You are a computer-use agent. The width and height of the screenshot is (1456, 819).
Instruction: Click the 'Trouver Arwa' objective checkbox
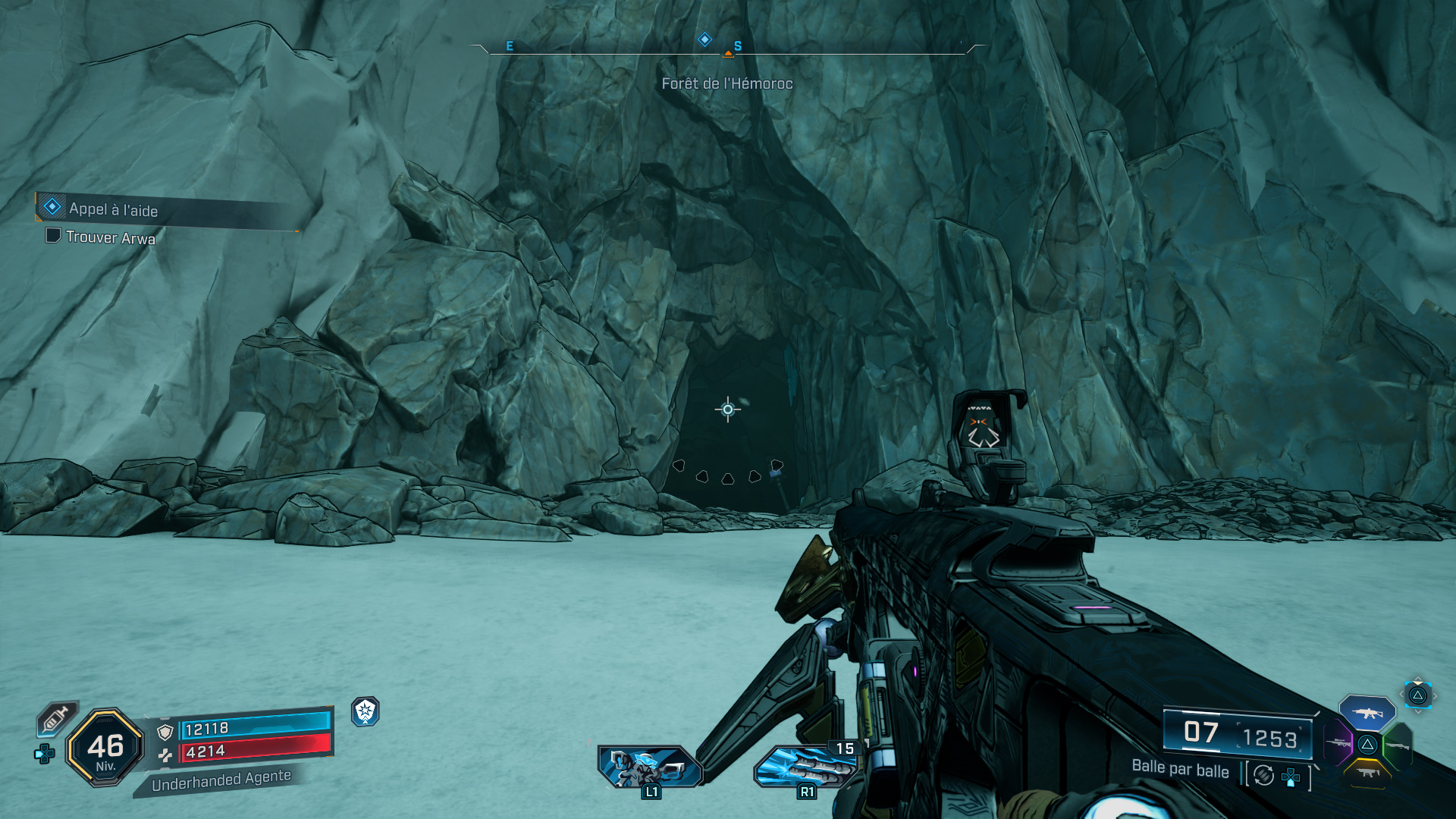coord(53,236)
